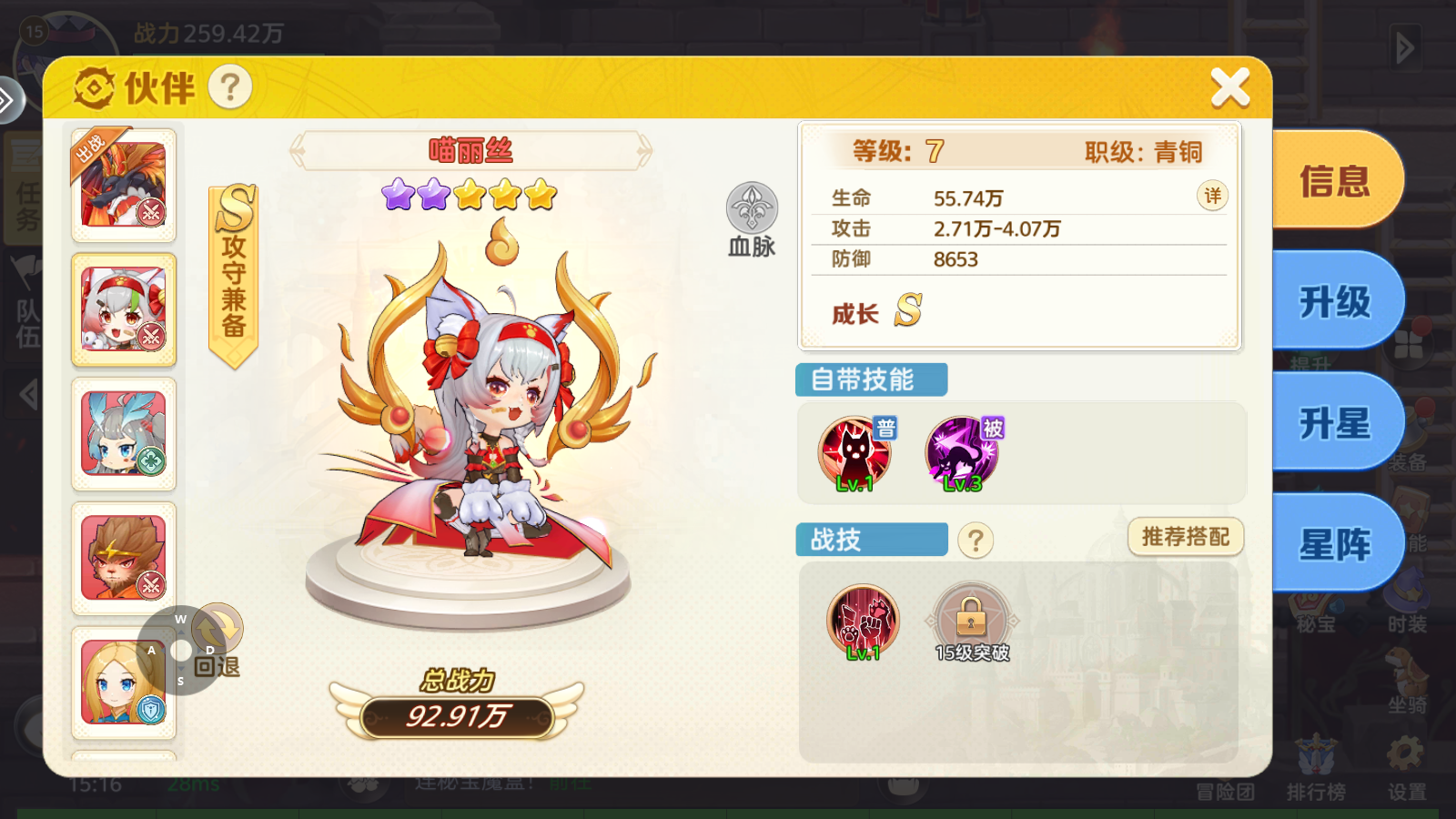Select the blue-haired support partner portrait

(x=124, y=435)
